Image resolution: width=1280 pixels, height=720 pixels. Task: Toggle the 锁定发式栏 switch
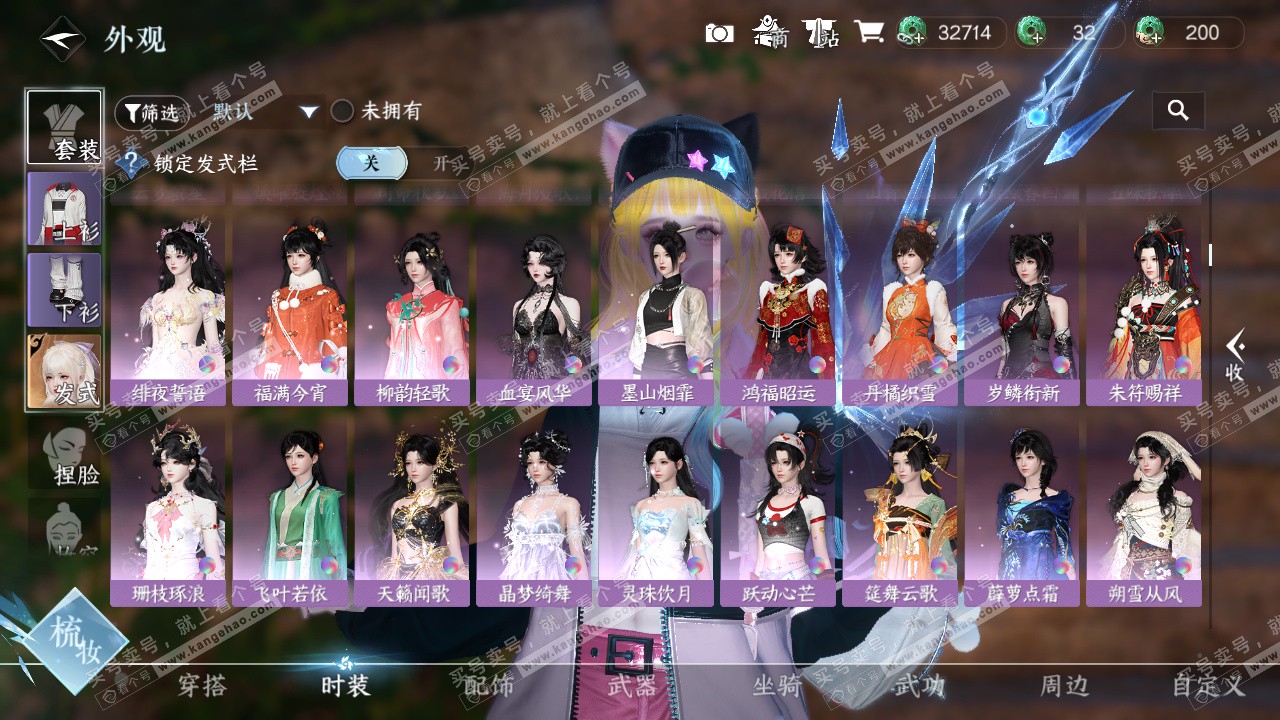click(x=402, y=163)
